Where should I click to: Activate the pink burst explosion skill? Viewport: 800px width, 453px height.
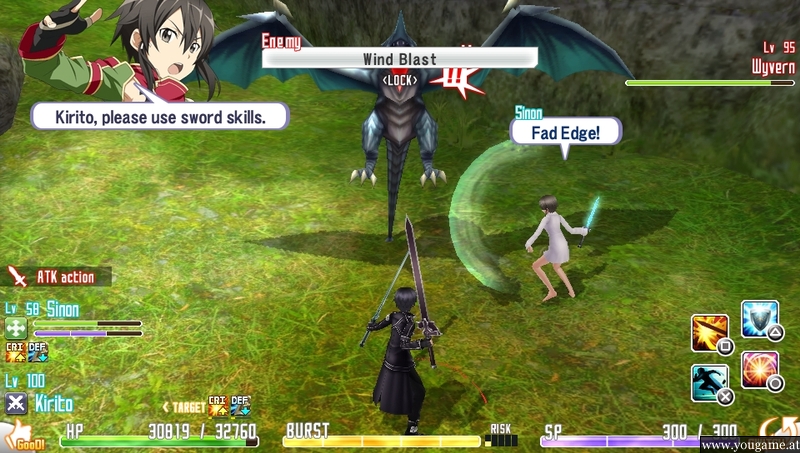[x=760, y=369]
